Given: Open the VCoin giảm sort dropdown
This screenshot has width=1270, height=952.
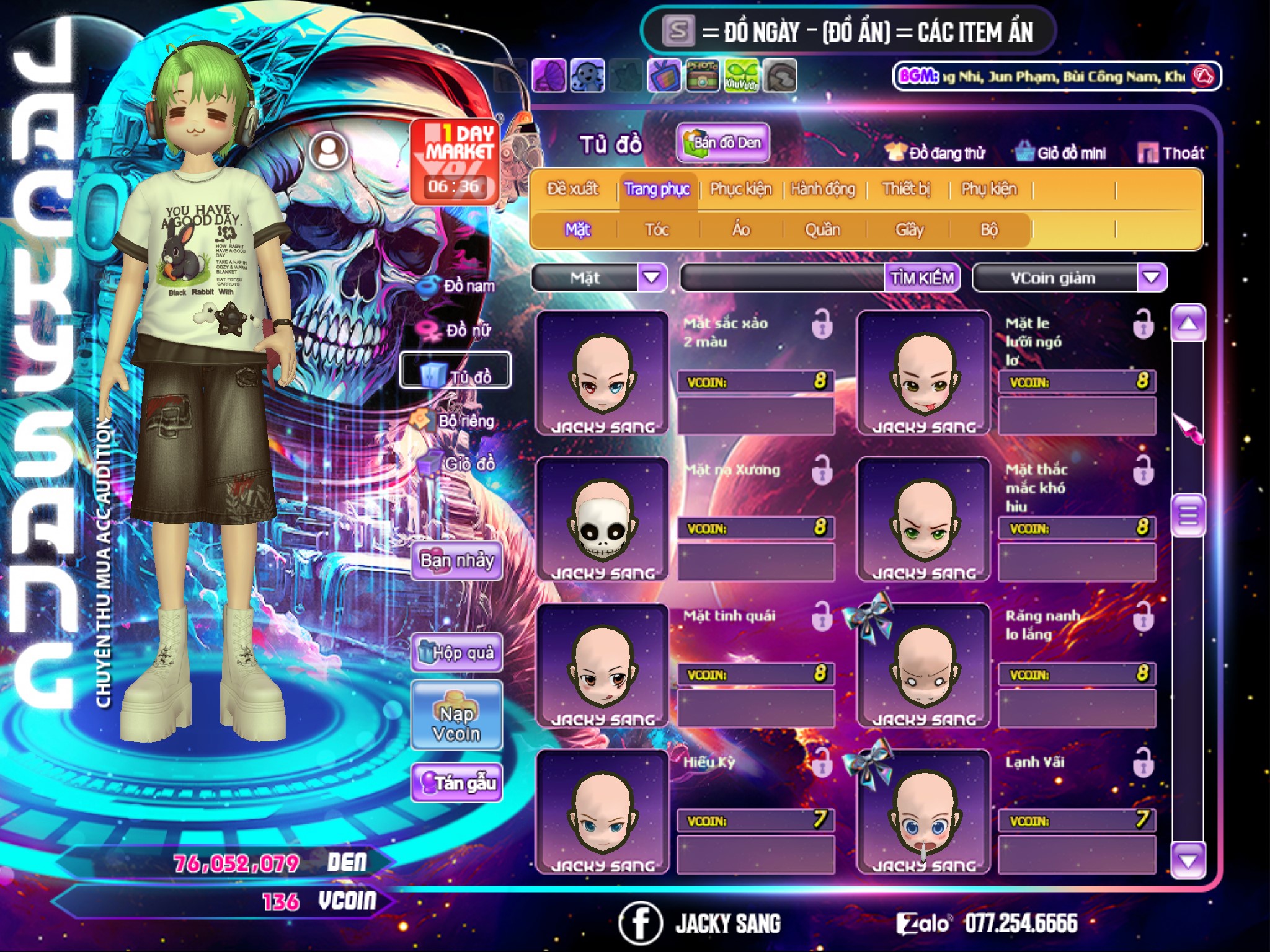Looking at the screenshot, I should [x=1151, y=278].
